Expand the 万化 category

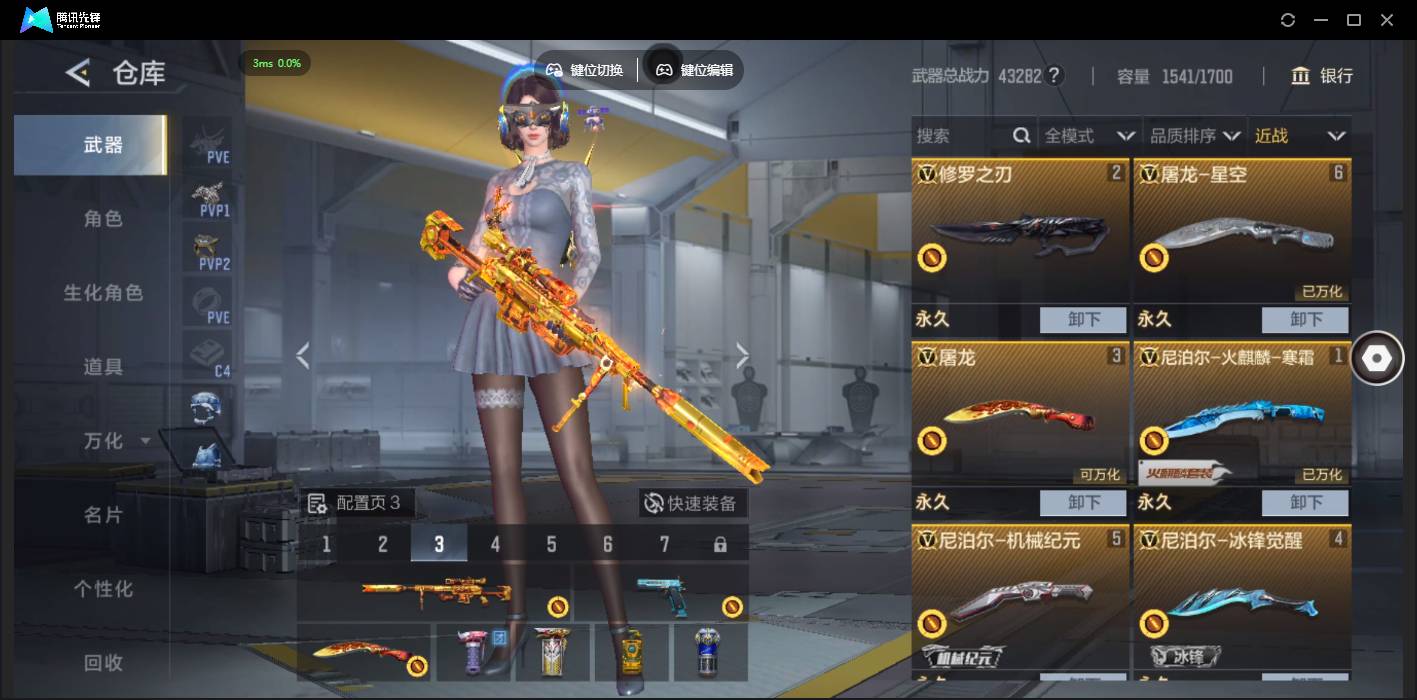point(110,441)
